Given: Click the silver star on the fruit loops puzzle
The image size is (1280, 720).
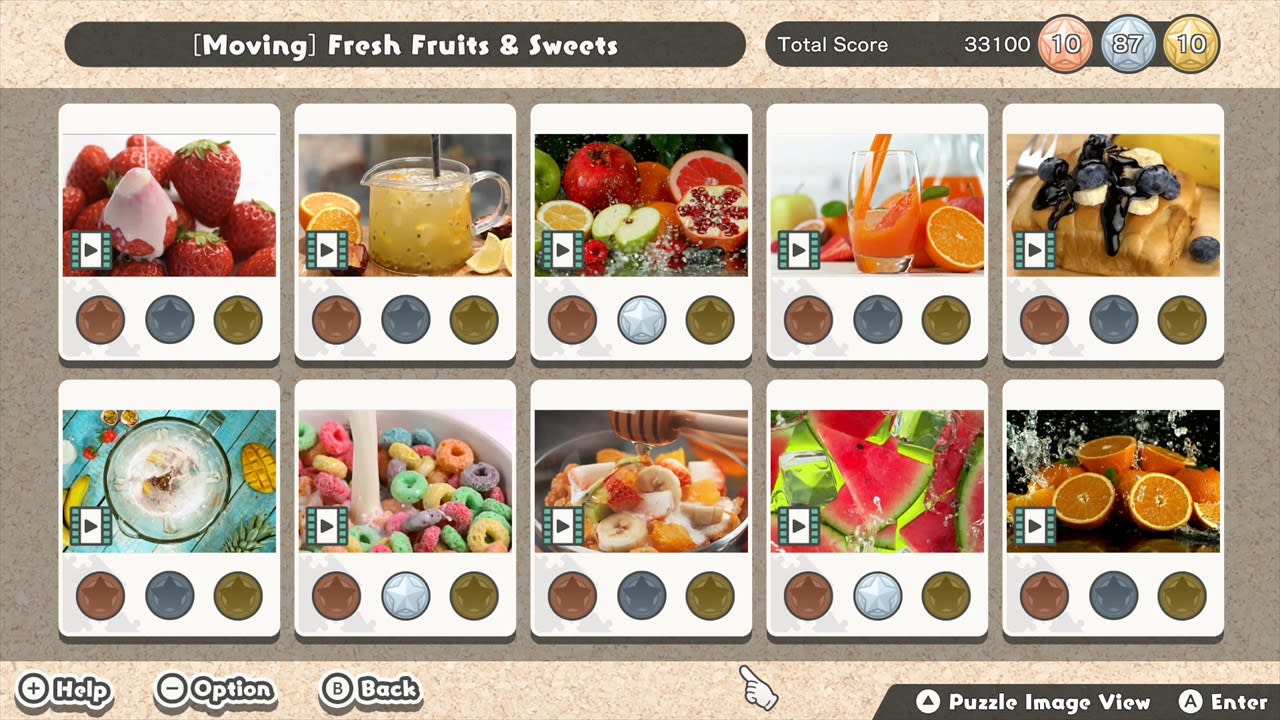Looking at the screenshot, I should tap(405, 594).
